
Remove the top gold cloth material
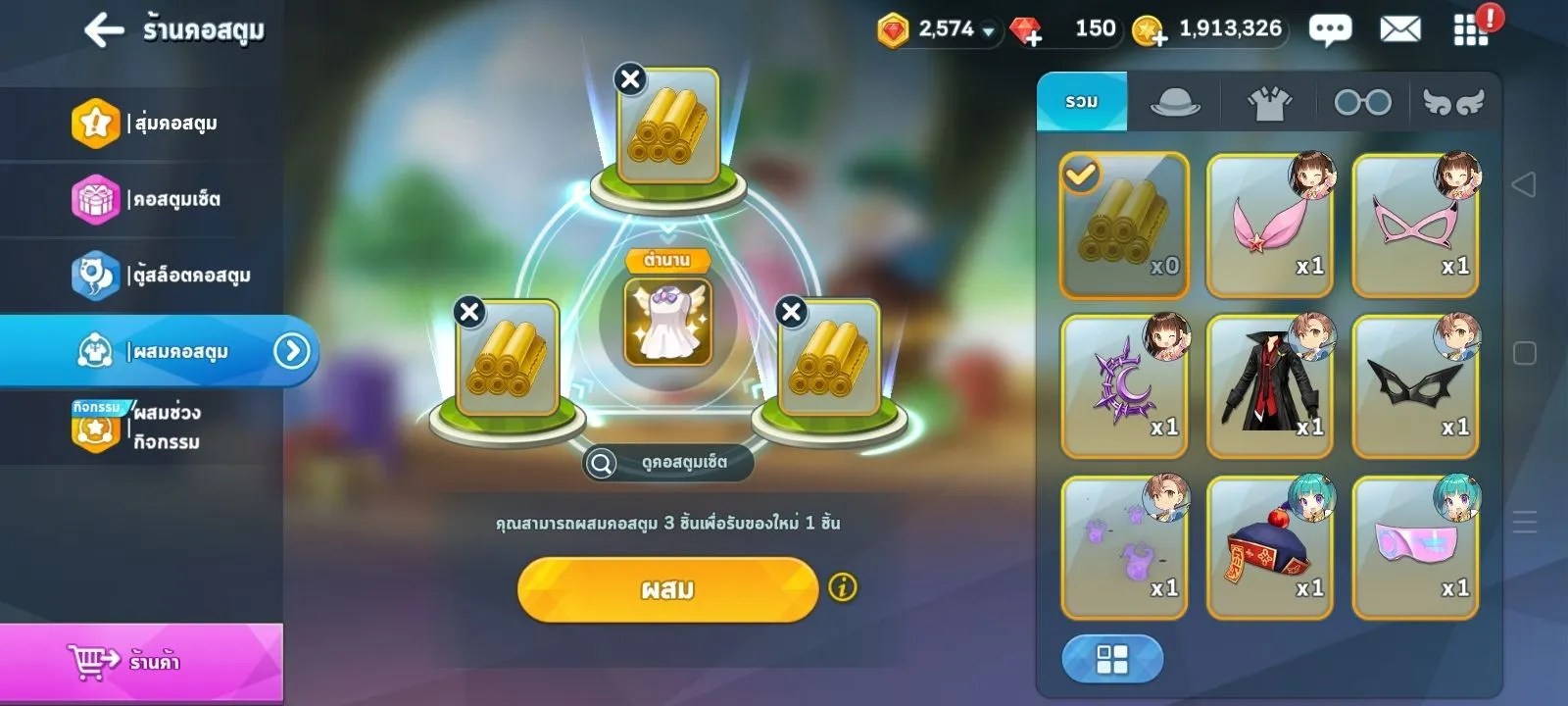click(630, 79)
